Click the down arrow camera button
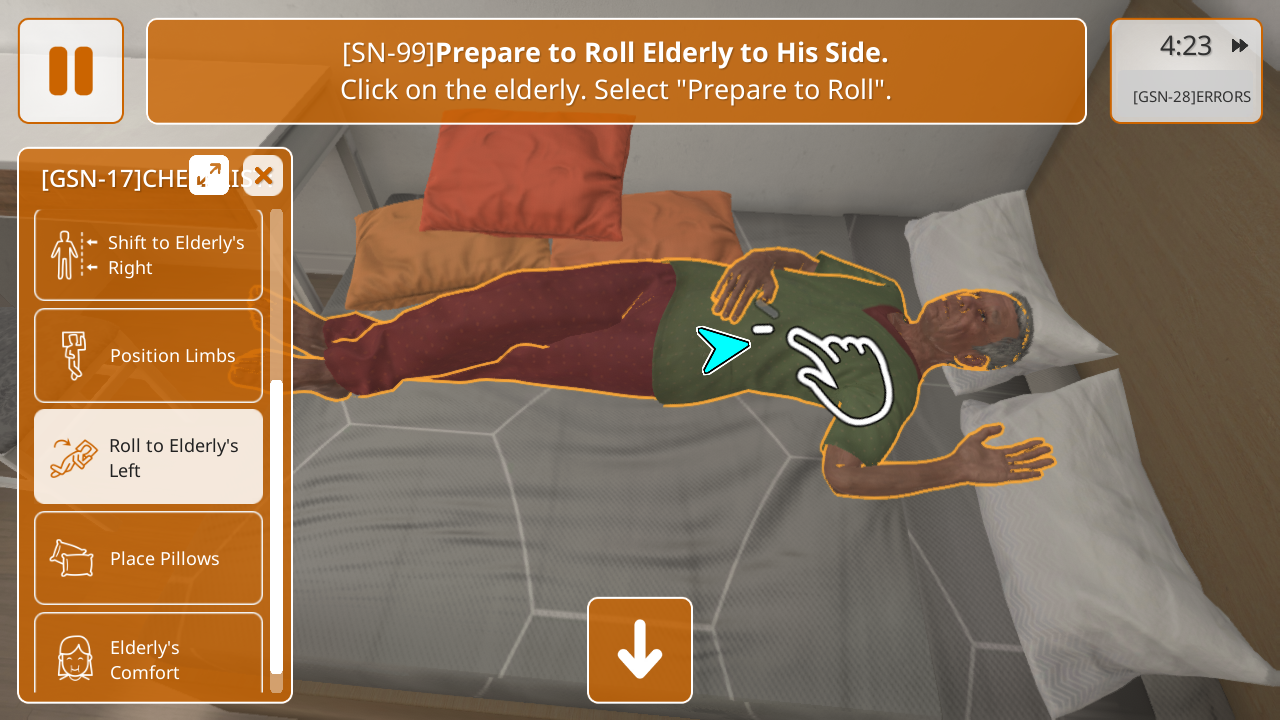1280x720 pixels. click(x=640, y=650)
